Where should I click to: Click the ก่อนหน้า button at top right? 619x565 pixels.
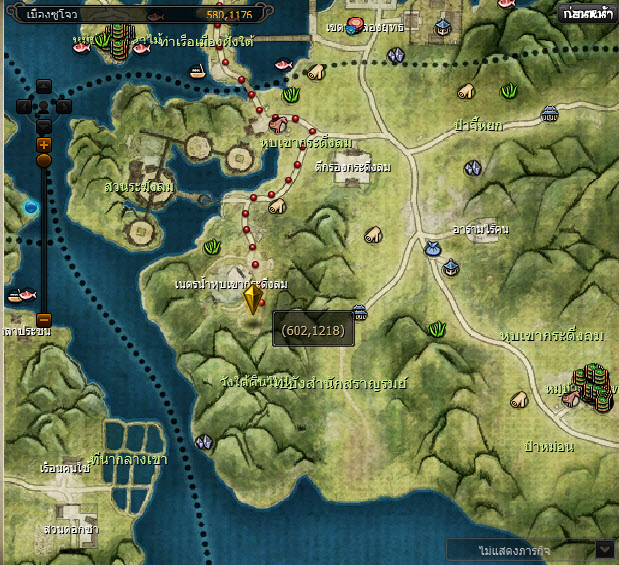point(587,15)
